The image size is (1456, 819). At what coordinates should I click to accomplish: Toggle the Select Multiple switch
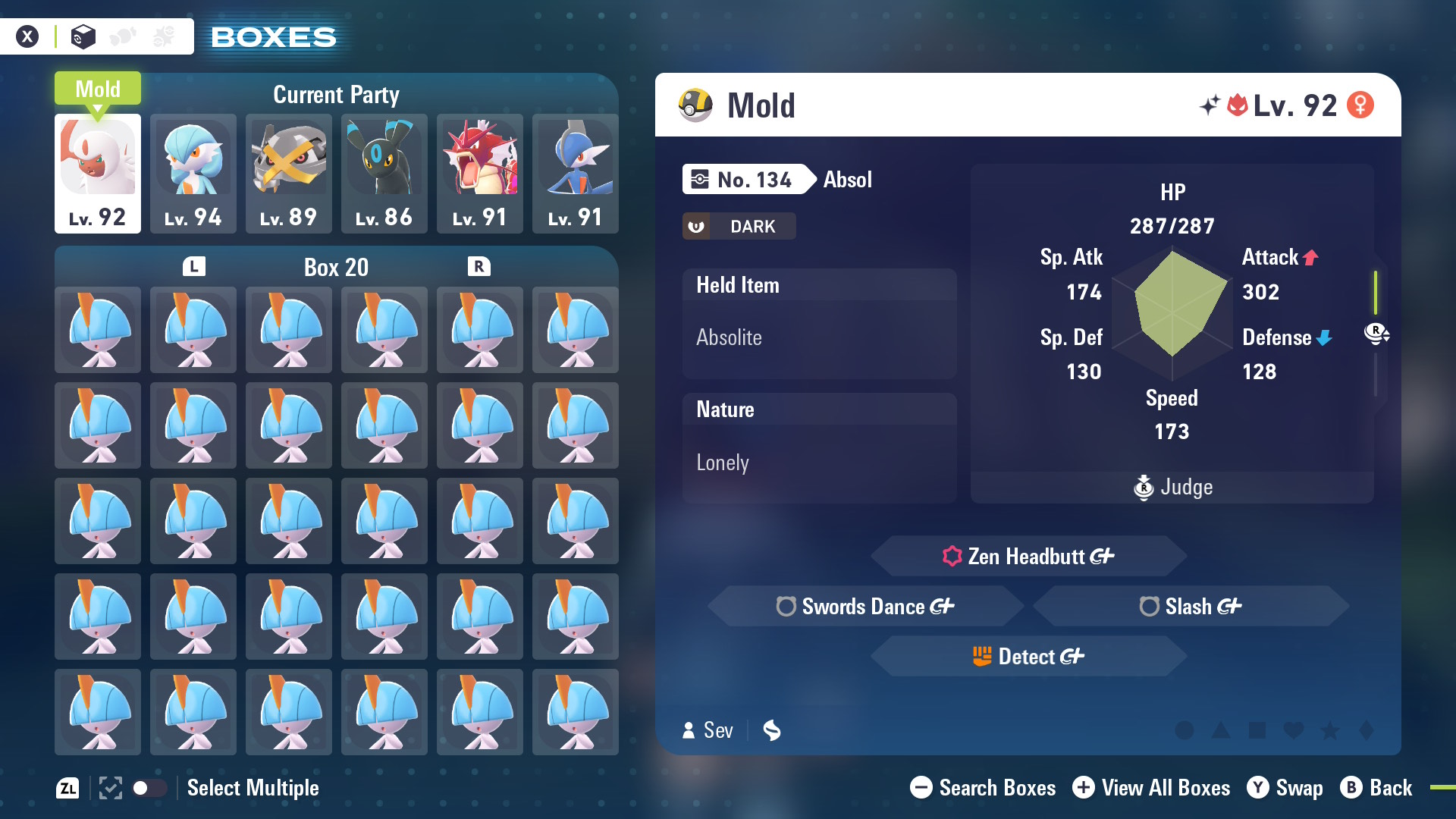tap(149, 788)
